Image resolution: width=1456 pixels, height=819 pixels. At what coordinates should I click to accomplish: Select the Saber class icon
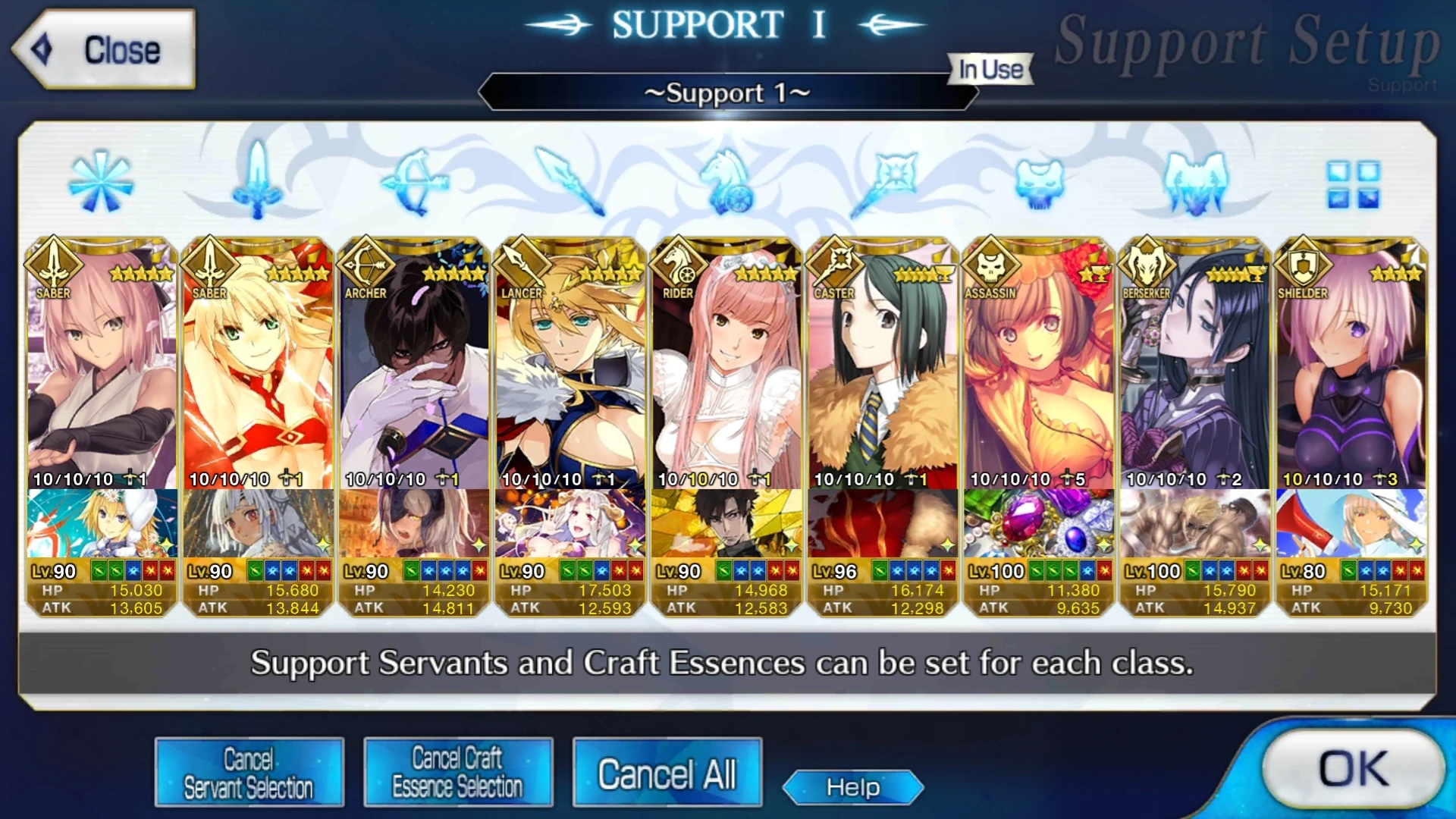pyautogui.click(x=256, y=182)
